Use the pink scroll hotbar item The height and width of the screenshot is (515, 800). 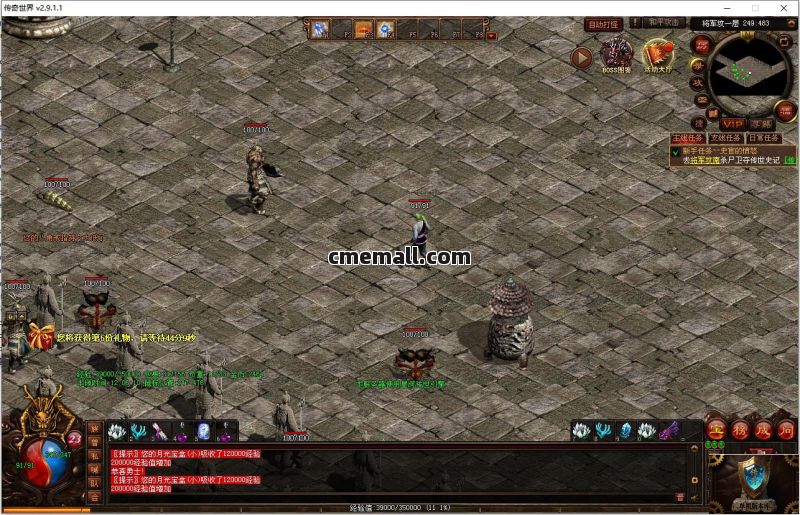(x=160, y=431)
